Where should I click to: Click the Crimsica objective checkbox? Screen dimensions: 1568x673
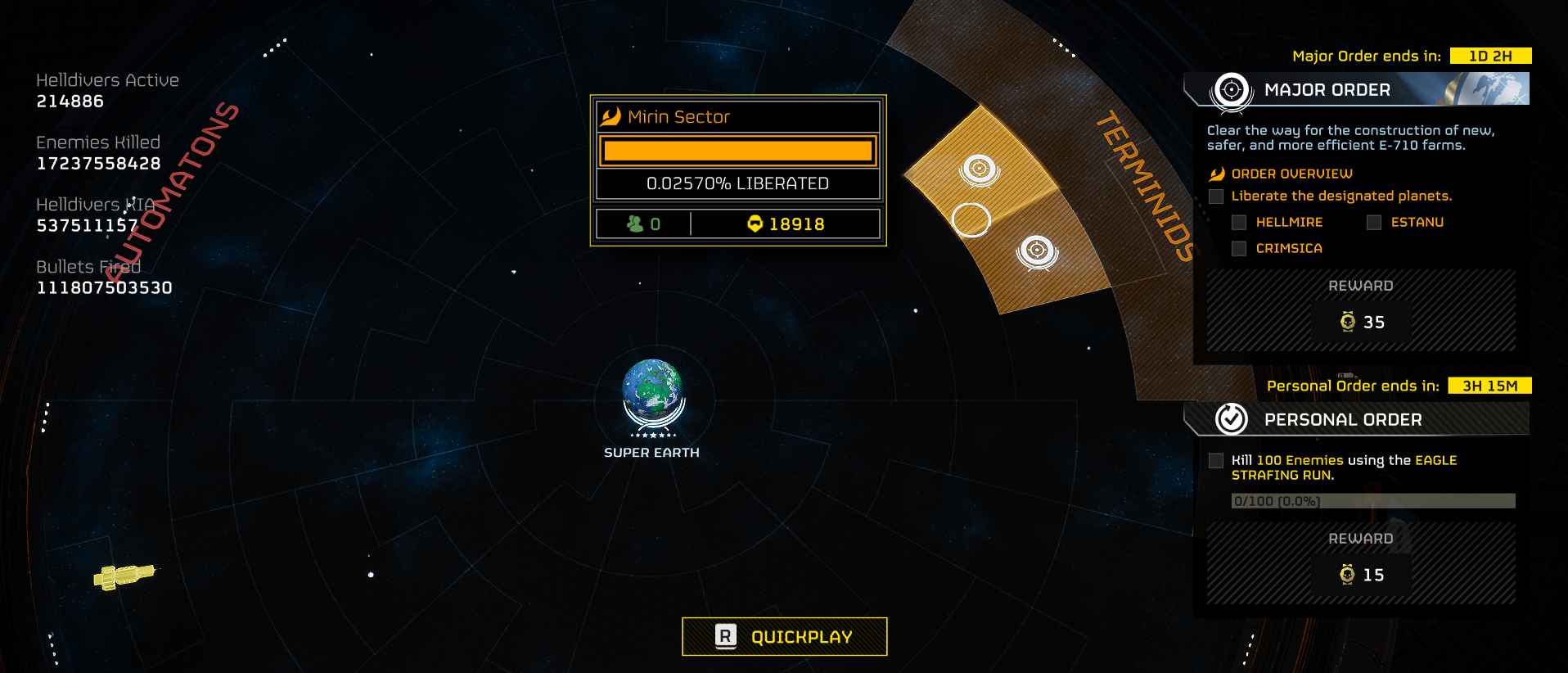click(x=1239, y=249)
